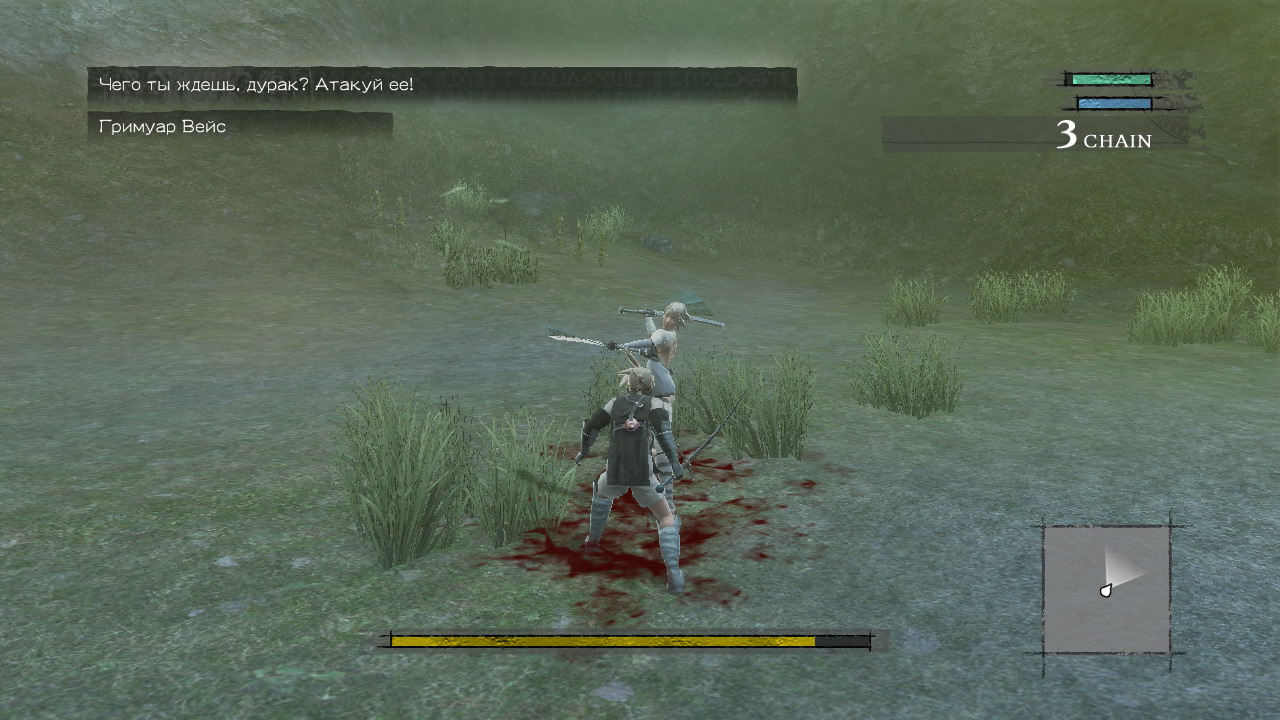
Task: Click the square minimap panel
Action: coord(1106,590)
